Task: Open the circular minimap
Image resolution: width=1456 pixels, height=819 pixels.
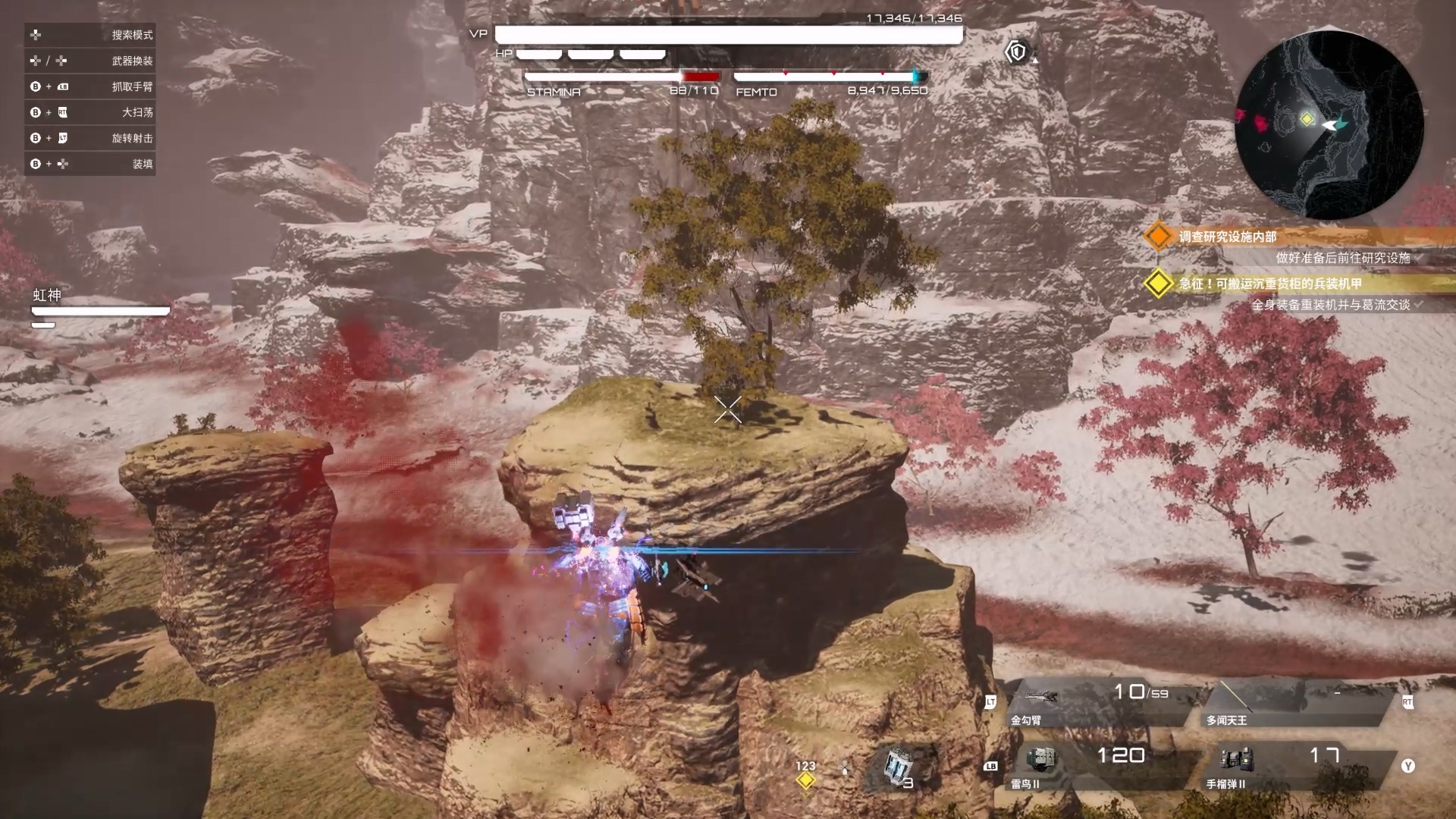Action: (x=1329, y=126)
